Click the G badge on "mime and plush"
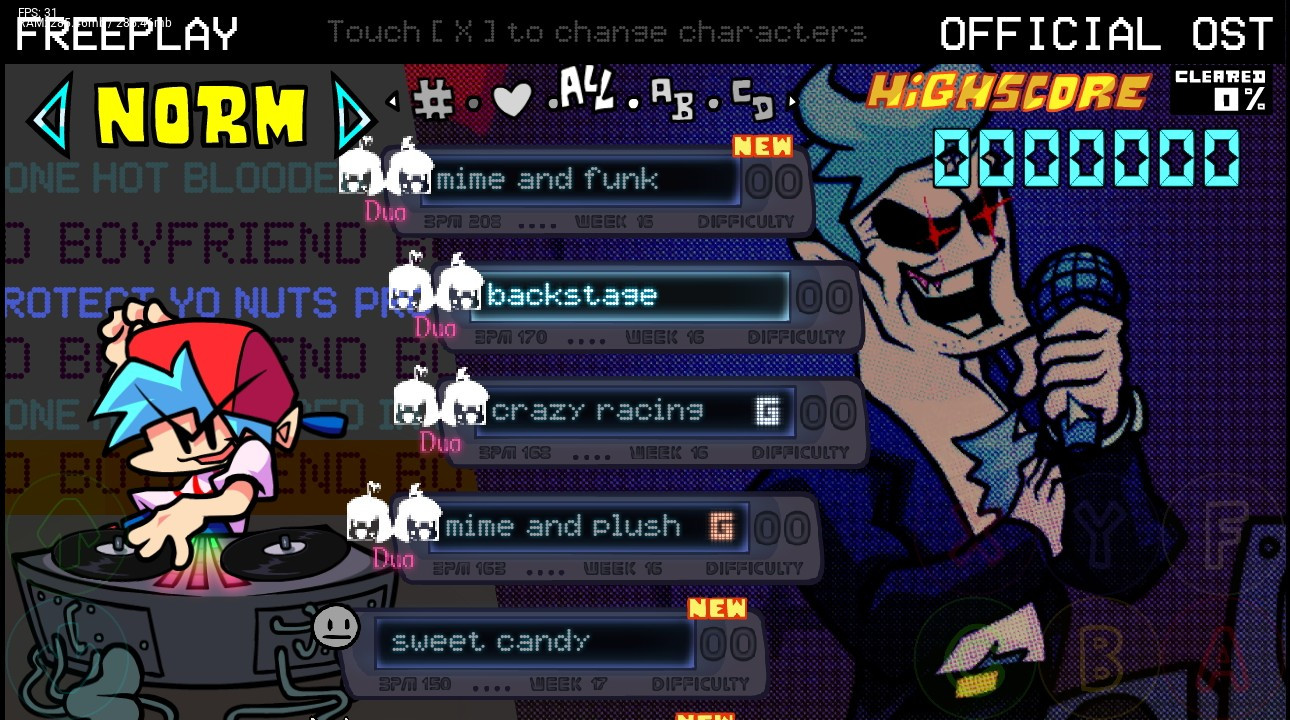Screen dimensions: 1290x720 click(x=722, y=527)
